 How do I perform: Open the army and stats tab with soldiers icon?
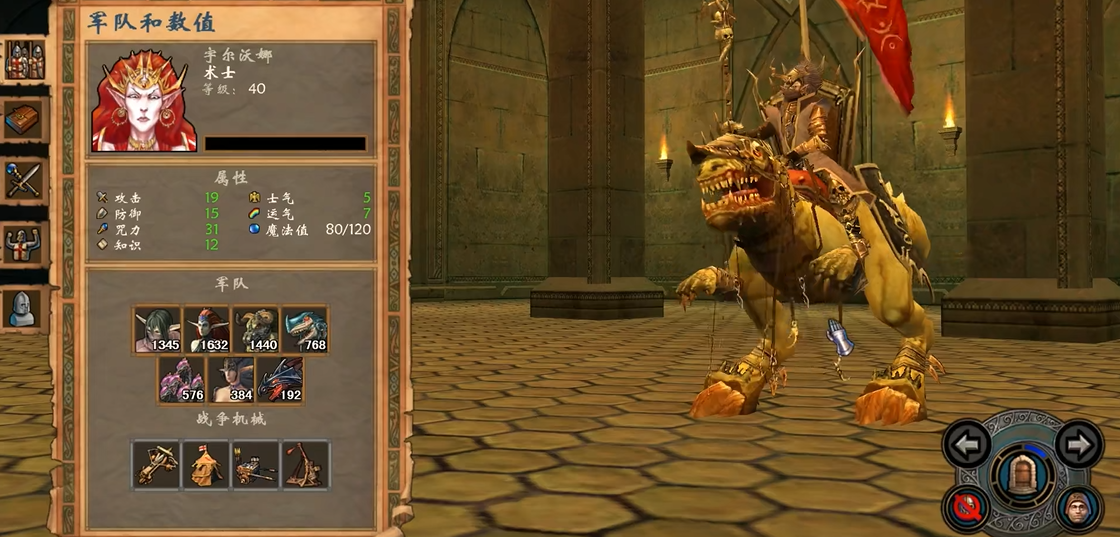click(25, 60)
